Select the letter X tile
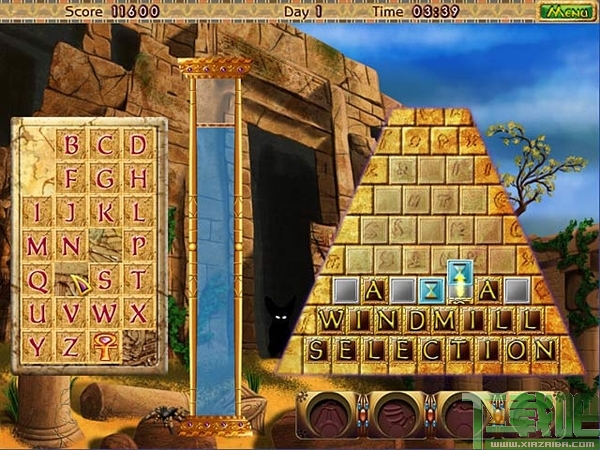The height and width of the screenshot is (450, 600). click(x=138, y=312)
